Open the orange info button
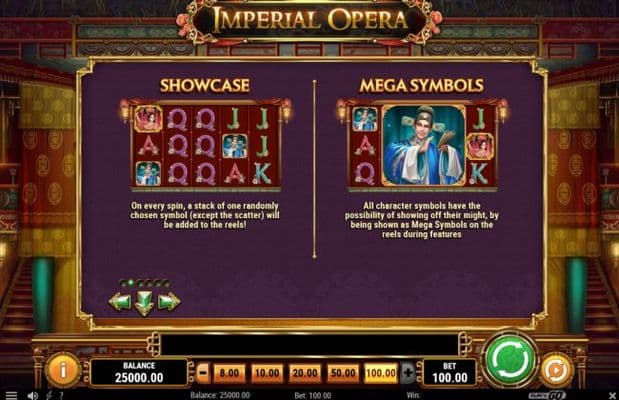The height and width of the screenshot is (400, 619). tap(62, 370)
